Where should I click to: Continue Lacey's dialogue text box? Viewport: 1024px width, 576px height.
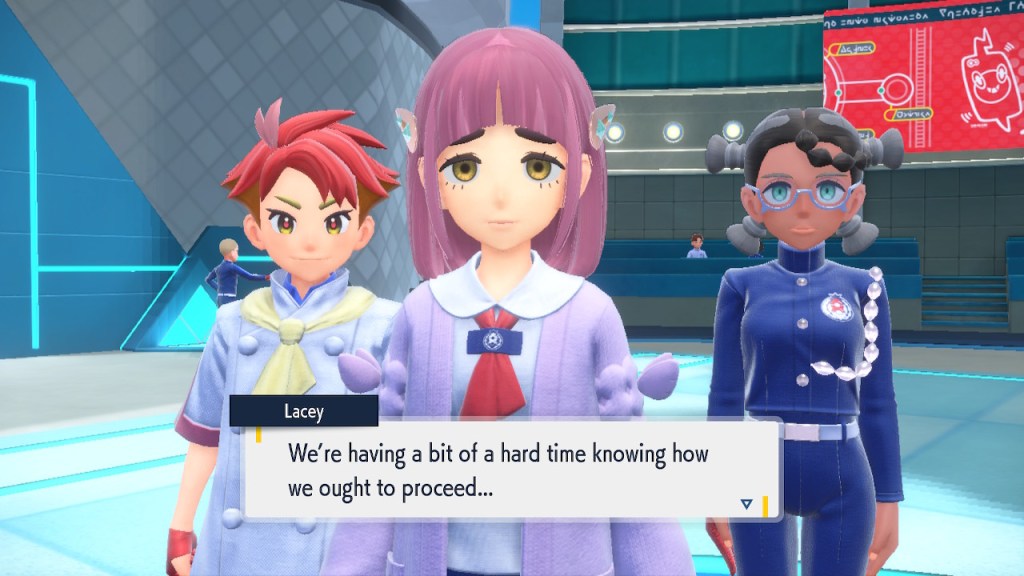click(x=510, y=470)
